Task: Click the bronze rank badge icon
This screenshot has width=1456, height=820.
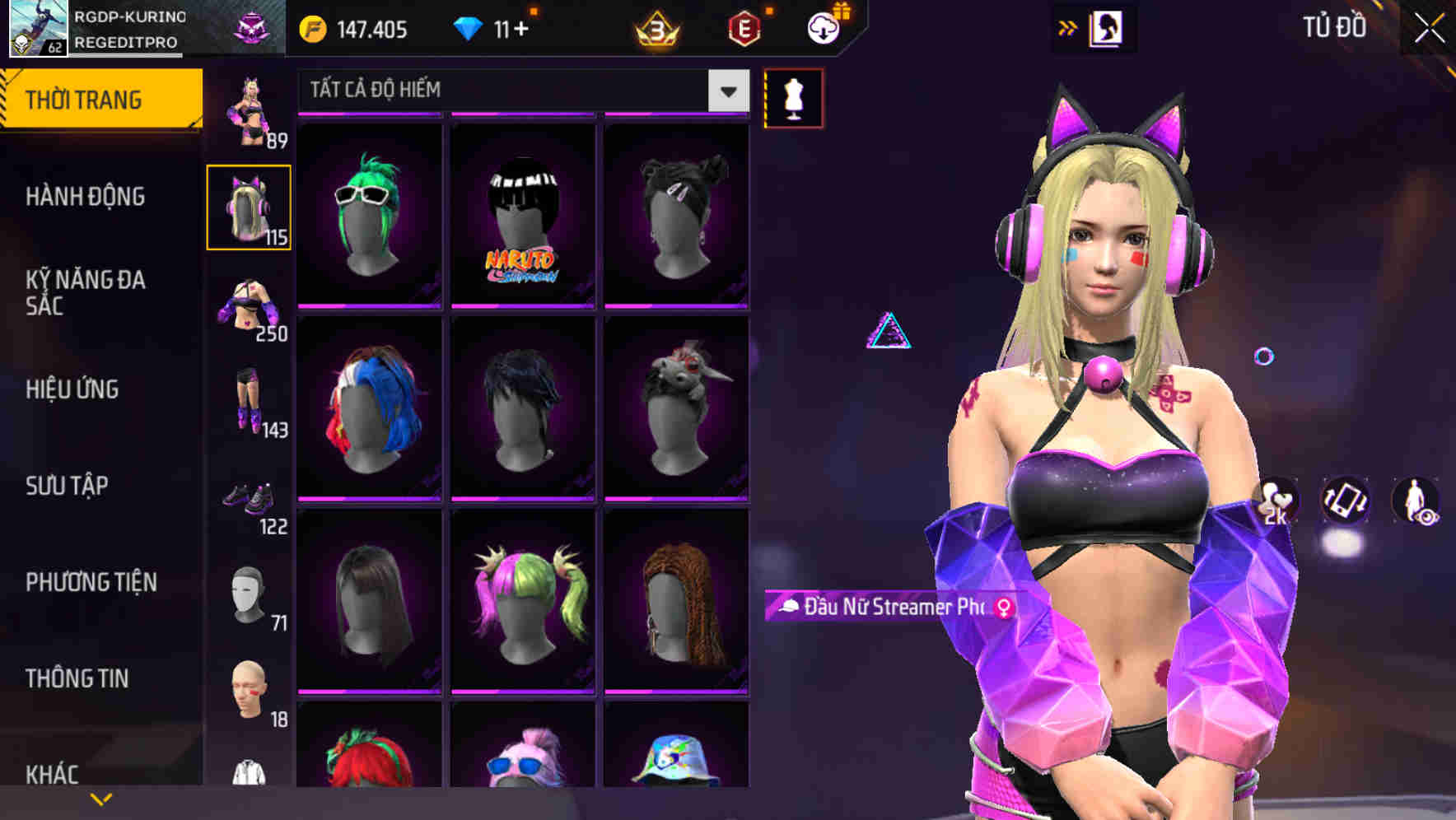Action: [655, 29]
